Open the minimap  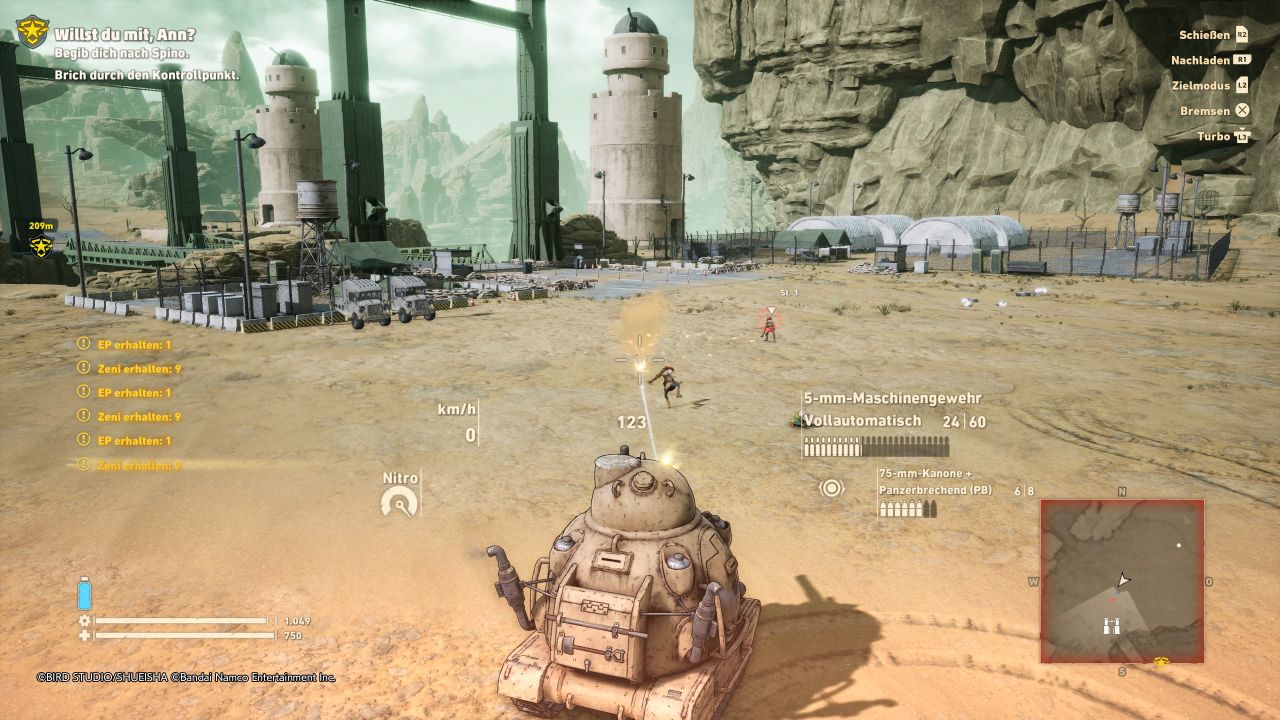point(1122,581)
